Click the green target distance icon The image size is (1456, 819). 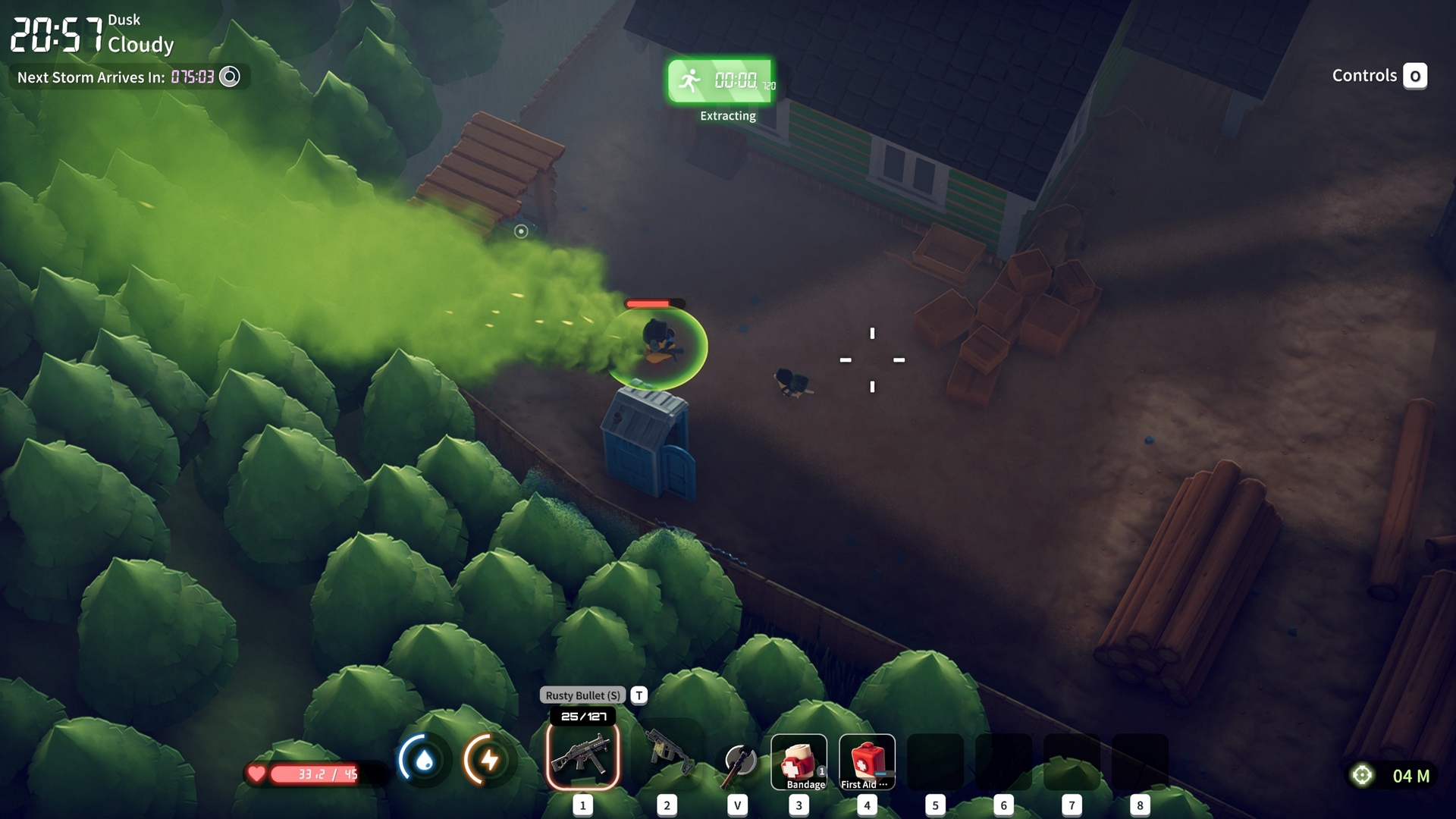(1362, 775)
